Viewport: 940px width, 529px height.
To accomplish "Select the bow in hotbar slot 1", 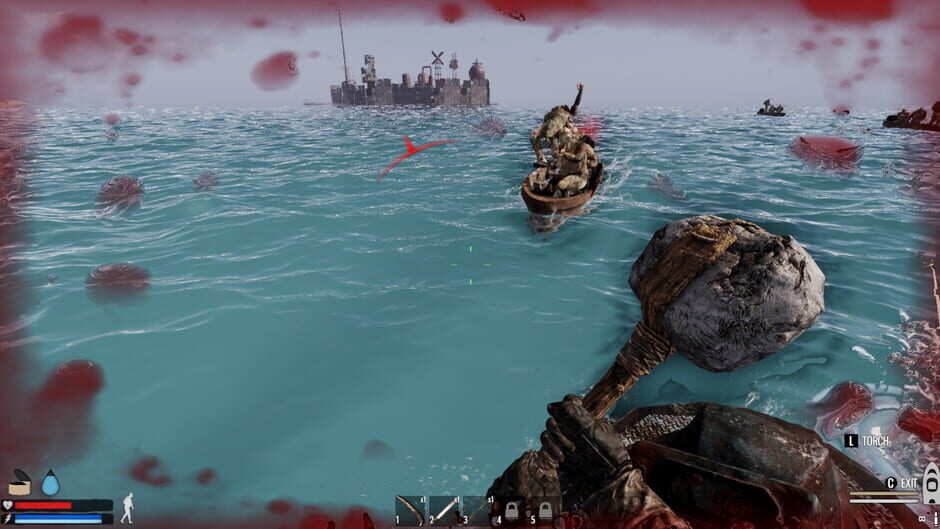I will tap(409, 510).
